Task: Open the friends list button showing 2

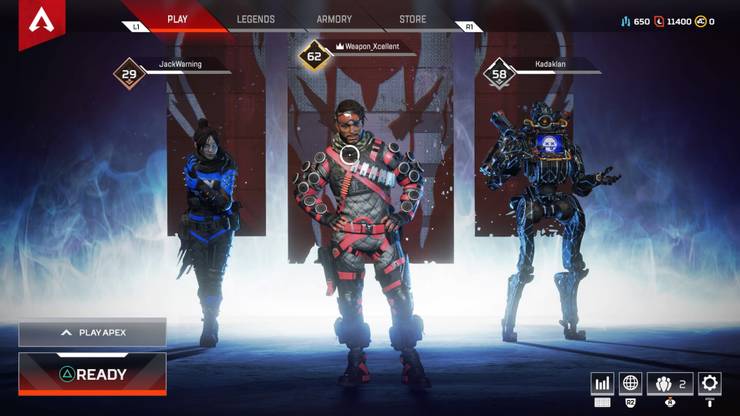Action: [x=669, y=383]
